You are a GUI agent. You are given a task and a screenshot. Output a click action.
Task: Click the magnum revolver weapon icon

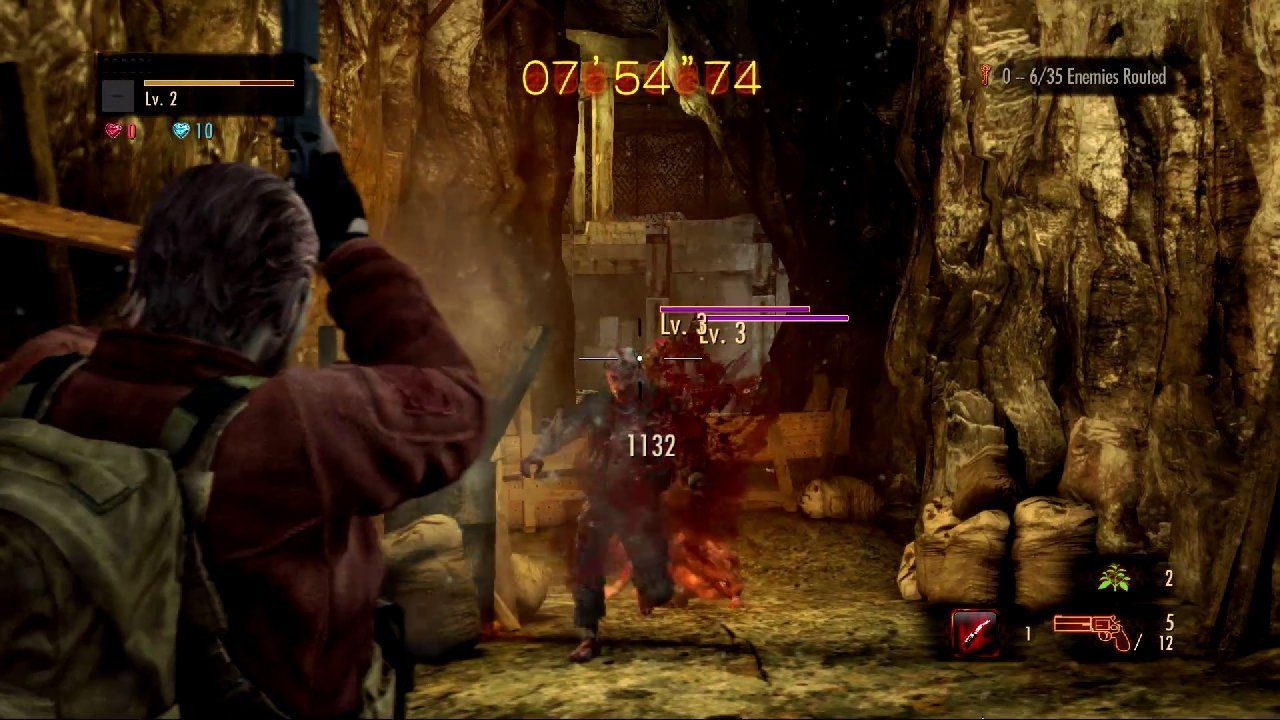pos(1090,630)
